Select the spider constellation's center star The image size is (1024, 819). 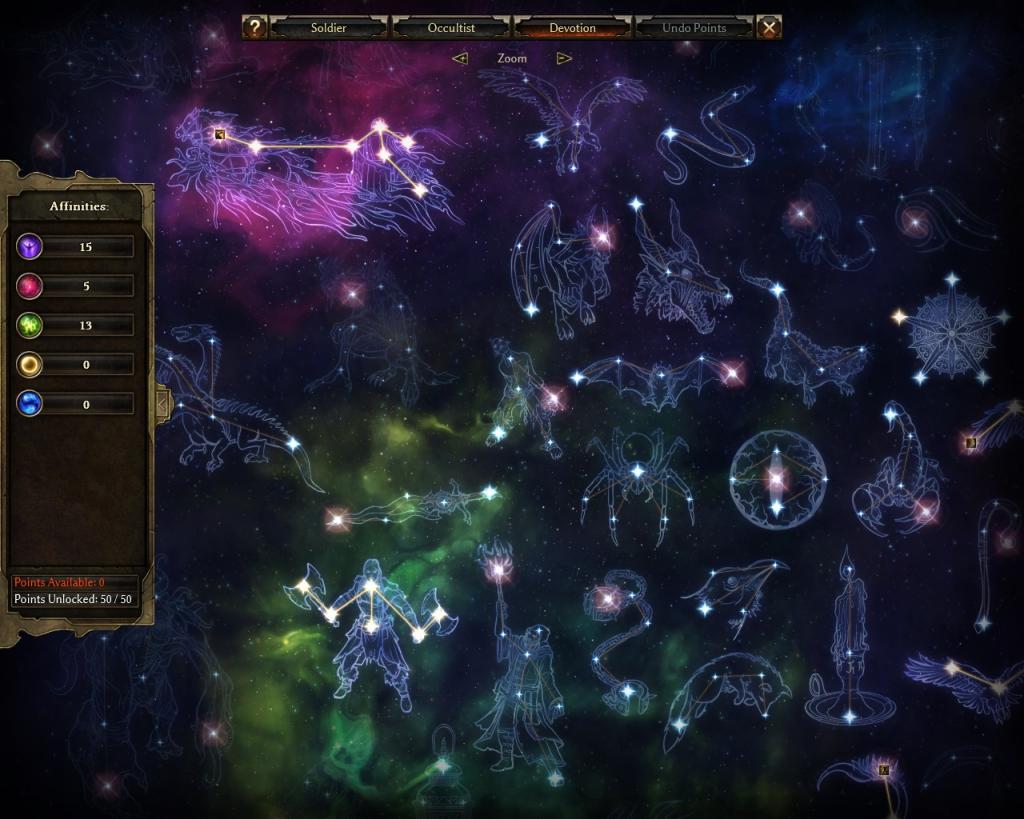(637, 469)
